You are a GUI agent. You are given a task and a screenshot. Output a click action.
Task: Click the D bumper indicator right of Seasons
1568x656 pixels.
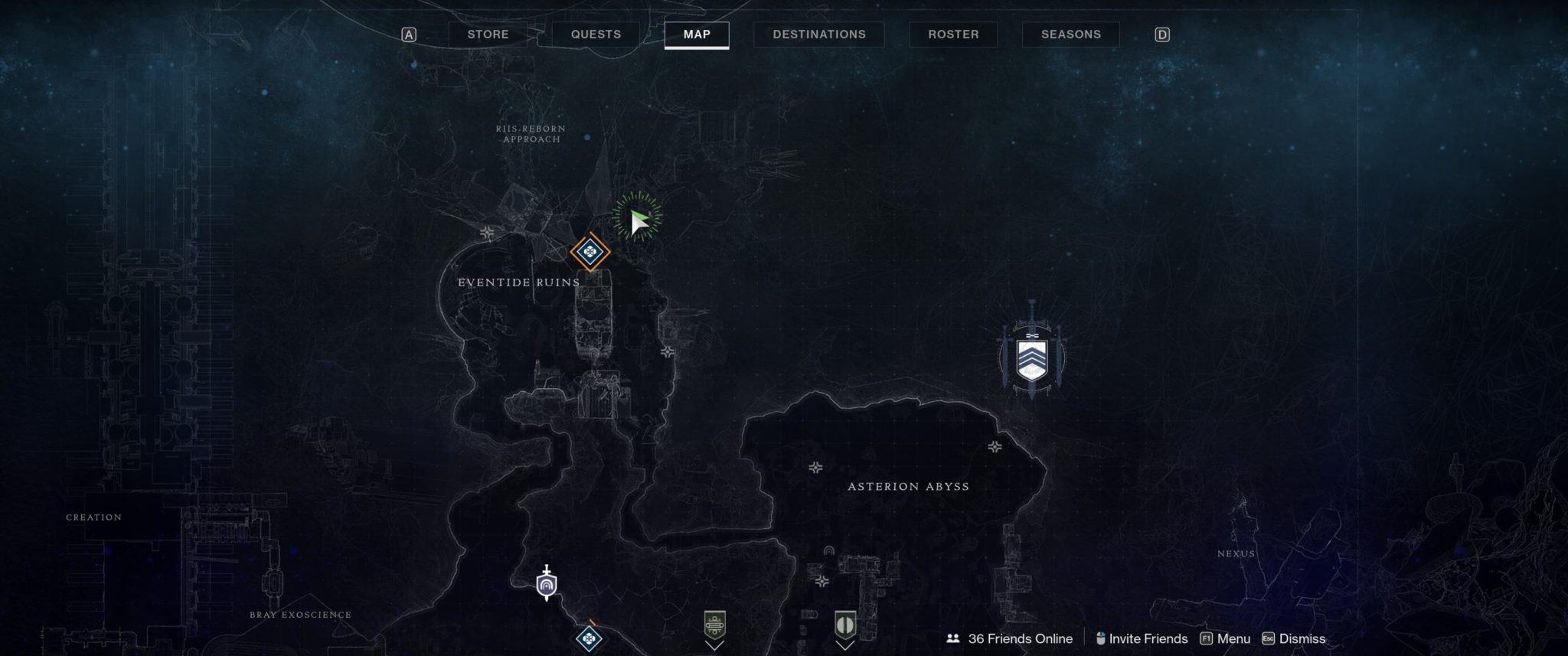[1162, 34]
